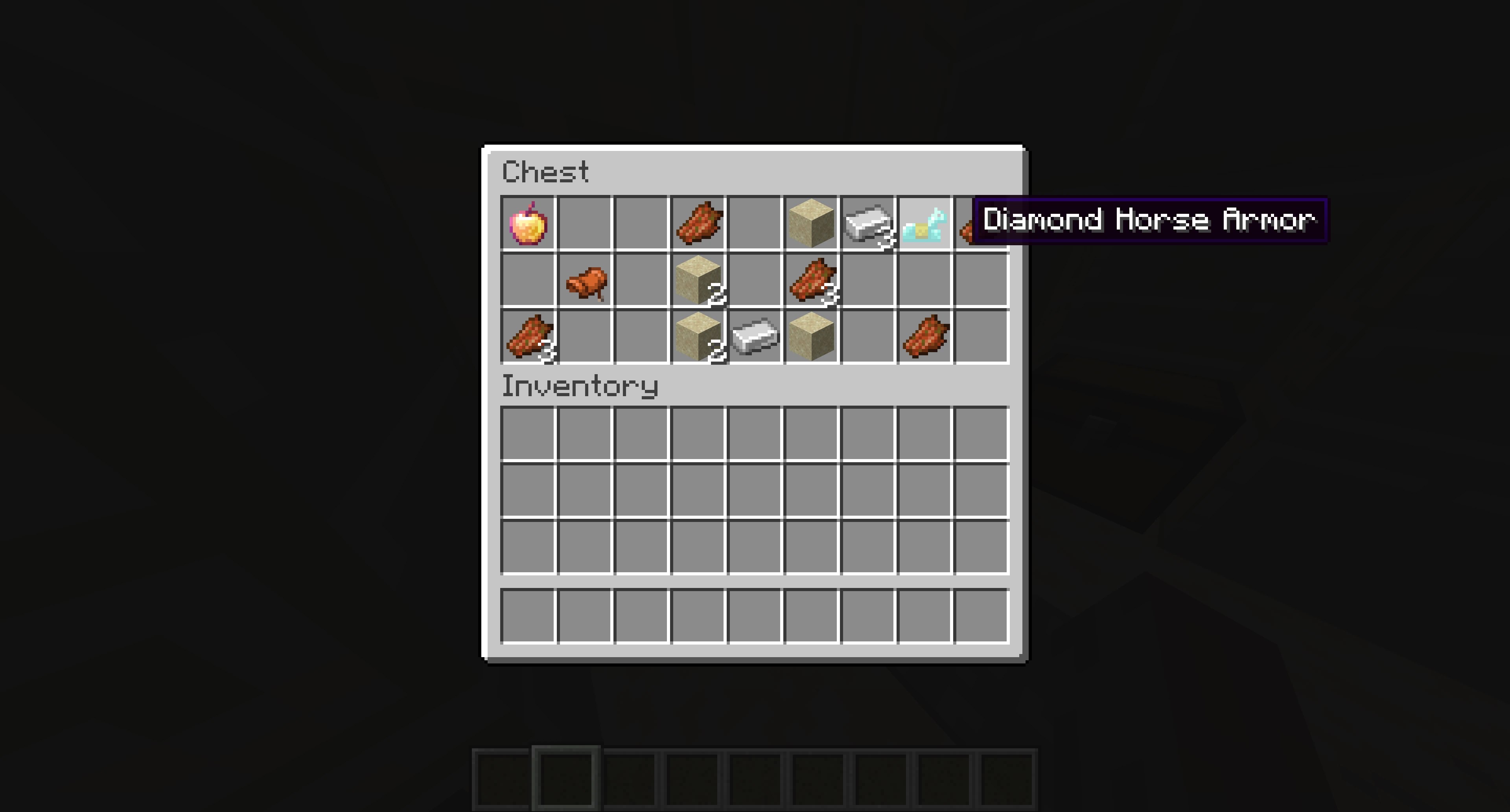Screen dimensions: 1510x812
Task: Pick up the Diamond Horse Armor
Action: (x=926, y=222)
